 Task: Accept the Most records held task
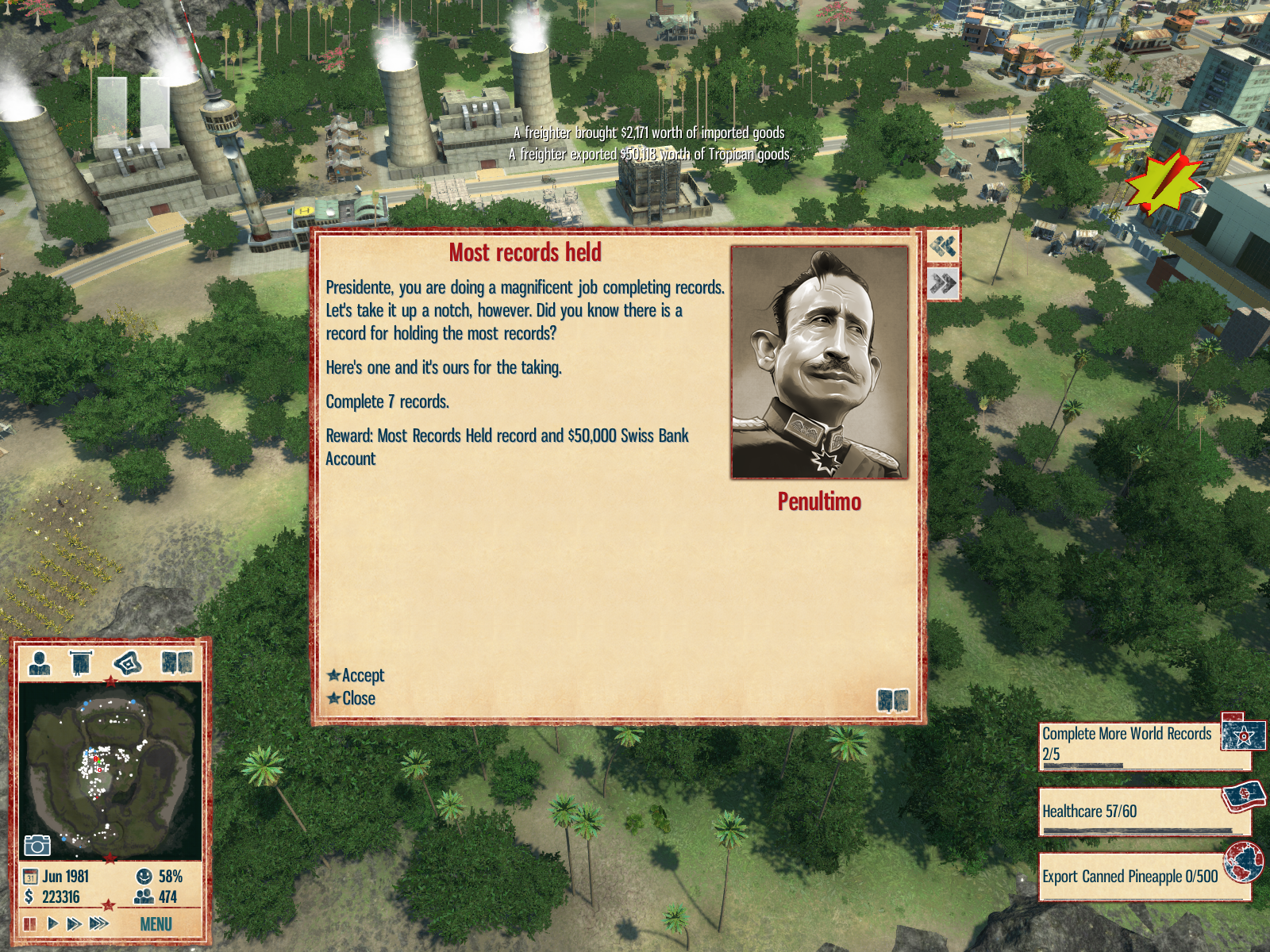point(362,675)
